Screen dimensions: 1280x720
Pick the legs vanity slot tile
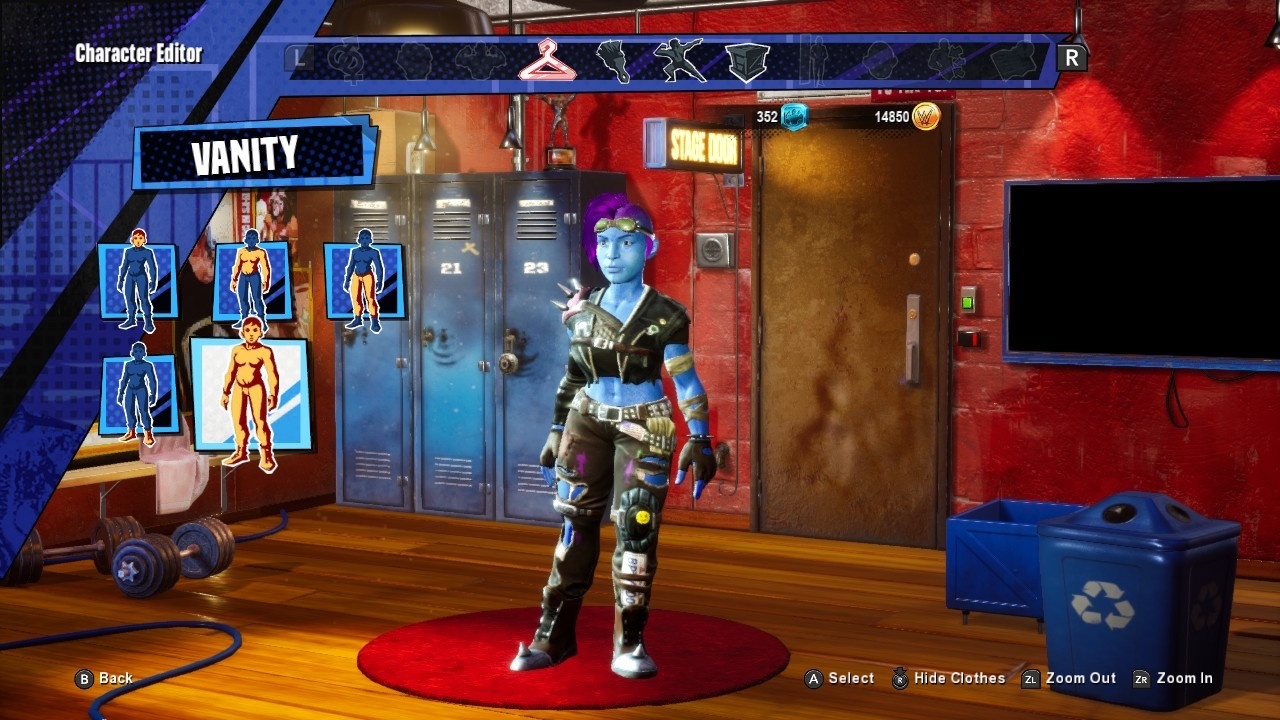365,281
